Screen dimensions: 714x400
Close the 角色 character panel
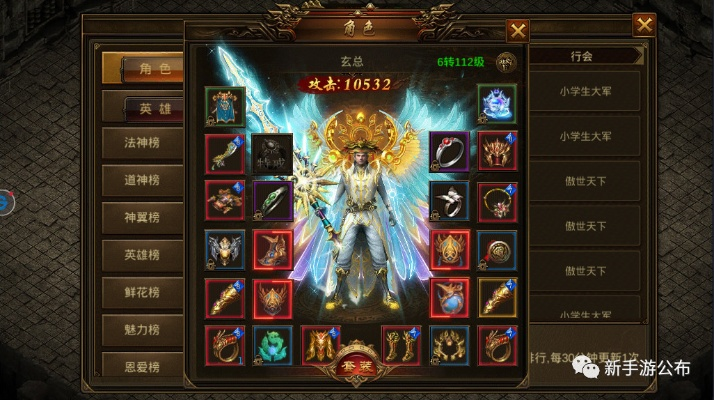point(517,31)
